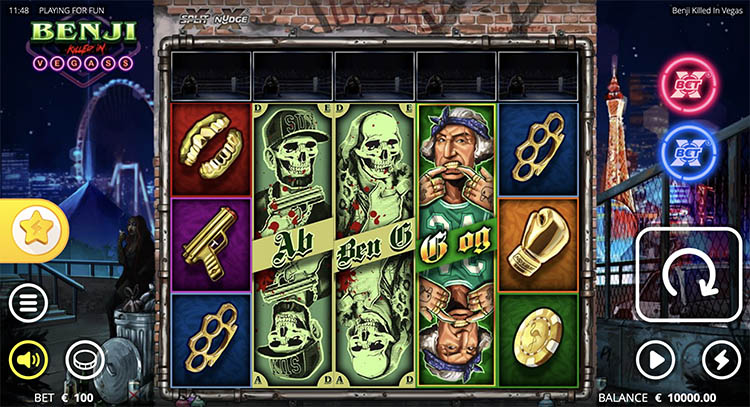Open the yellow star bonus feature
Image resolution: width=750 pixels, height=407 pixels.
(34, 228)
